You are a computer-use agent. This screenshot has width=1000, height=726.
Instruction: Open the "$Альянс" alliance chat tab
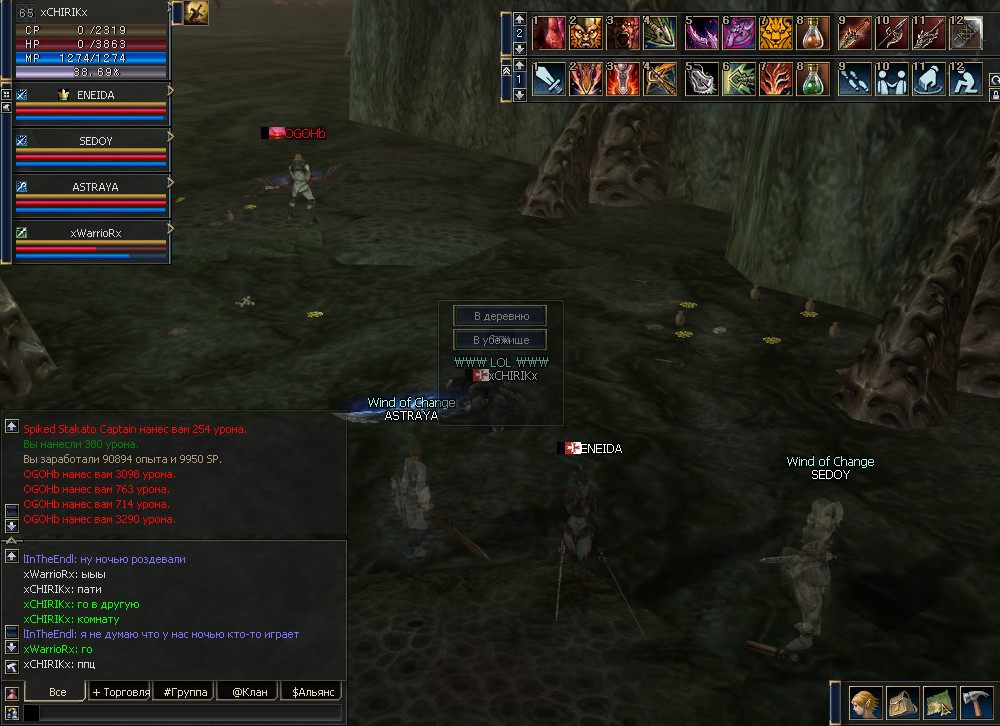tap(311, 692)
